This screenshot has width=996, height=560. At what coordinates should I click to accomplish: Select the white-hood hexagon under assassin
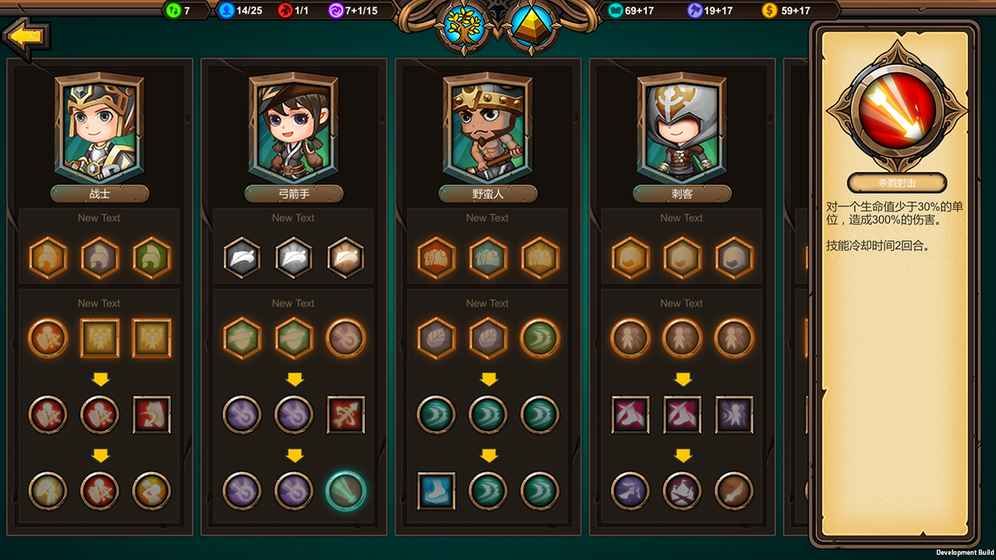point(734,257)
